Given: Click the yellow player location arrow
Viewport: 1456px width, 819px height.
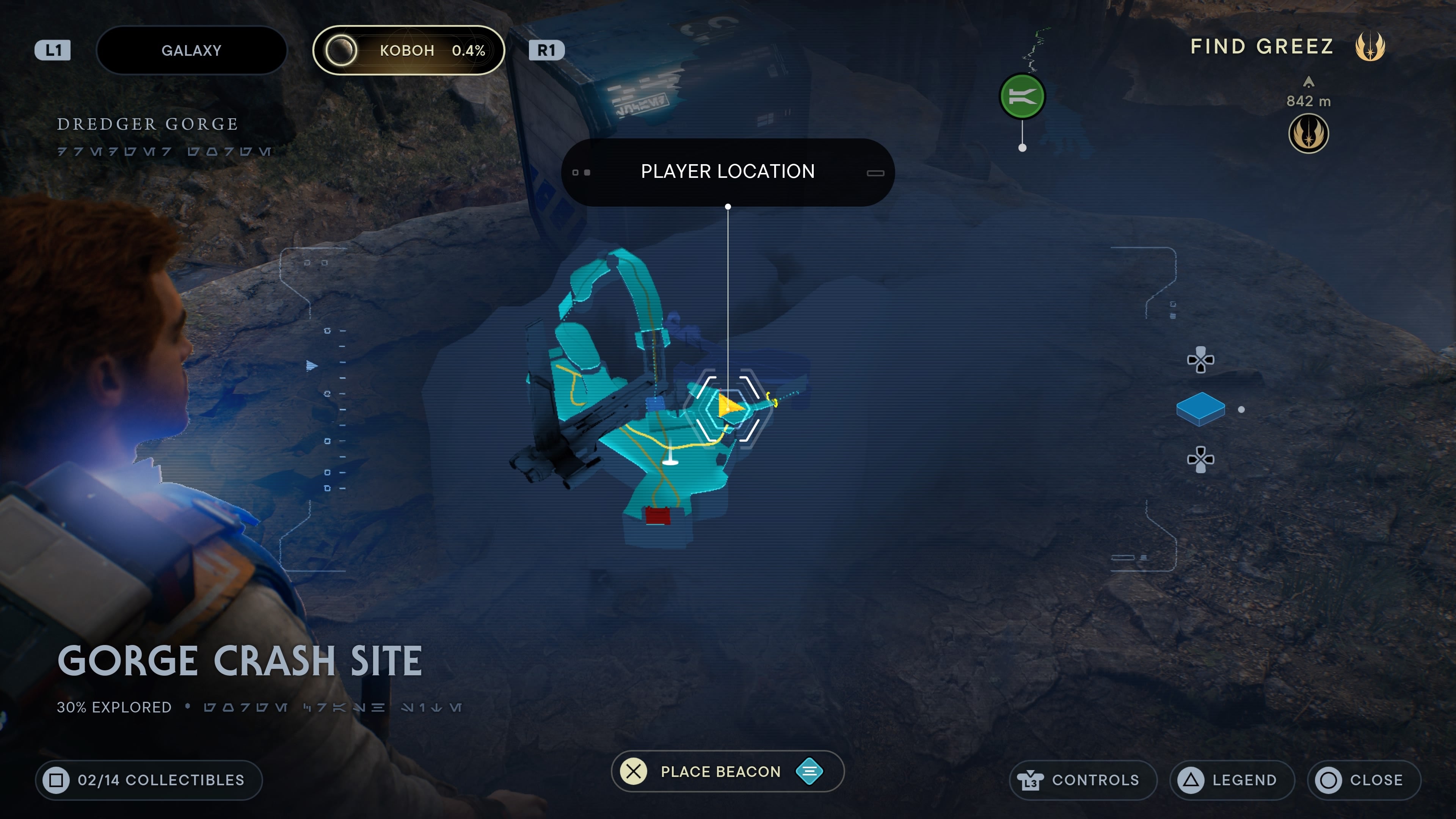Looking at the screenshot, I should point(729,406).
